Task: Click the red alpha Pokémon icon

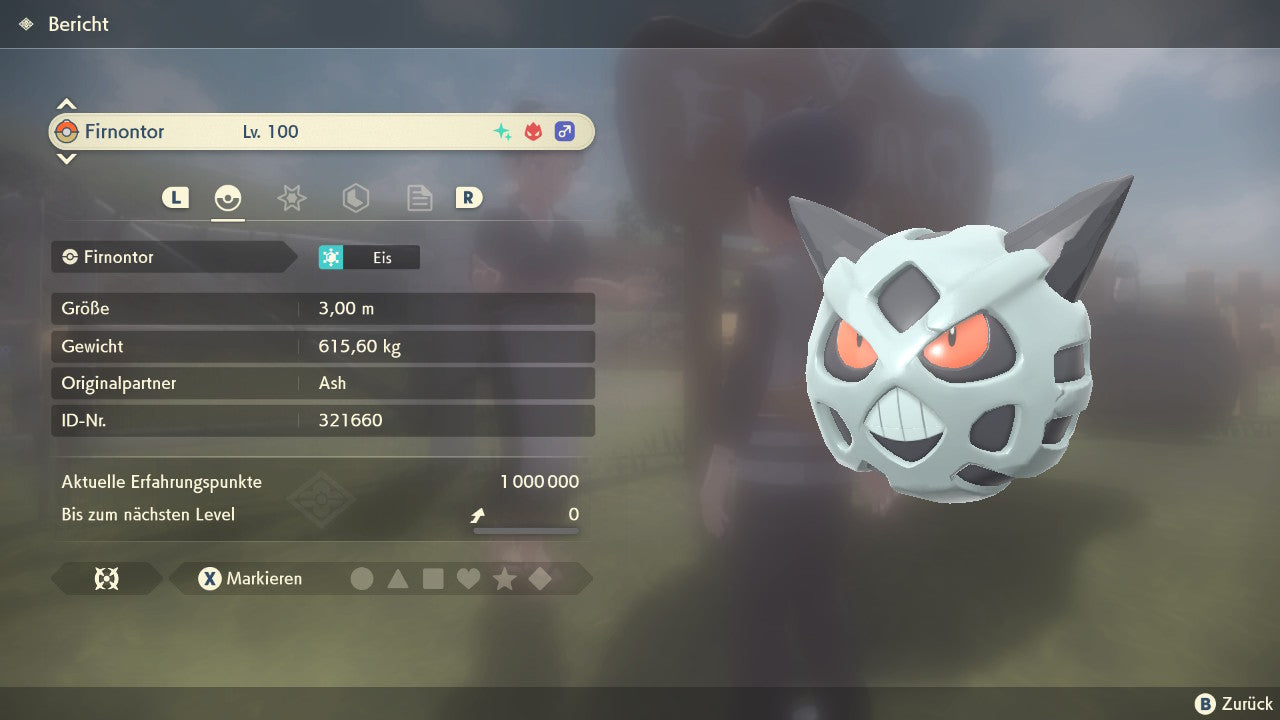Action: click(x=533, y=132)
